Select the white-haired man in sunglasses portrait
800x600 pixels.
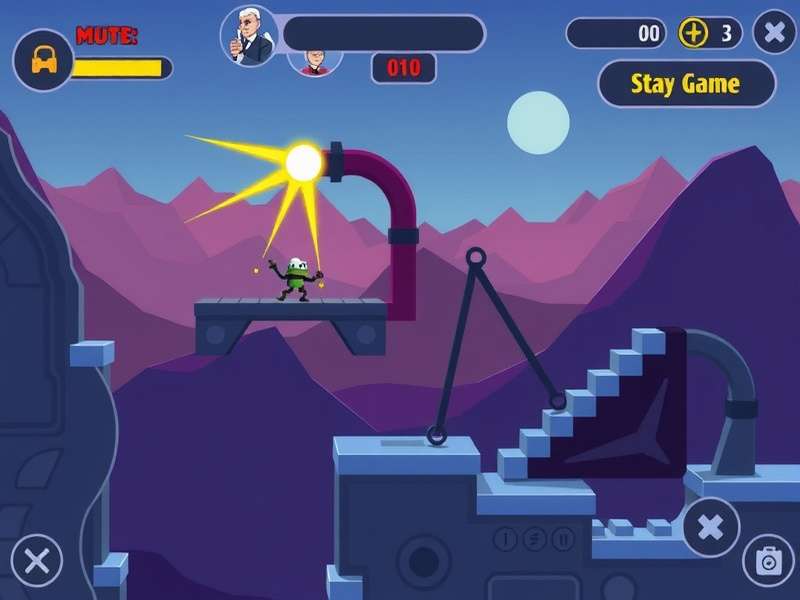[x=248, y=34]
